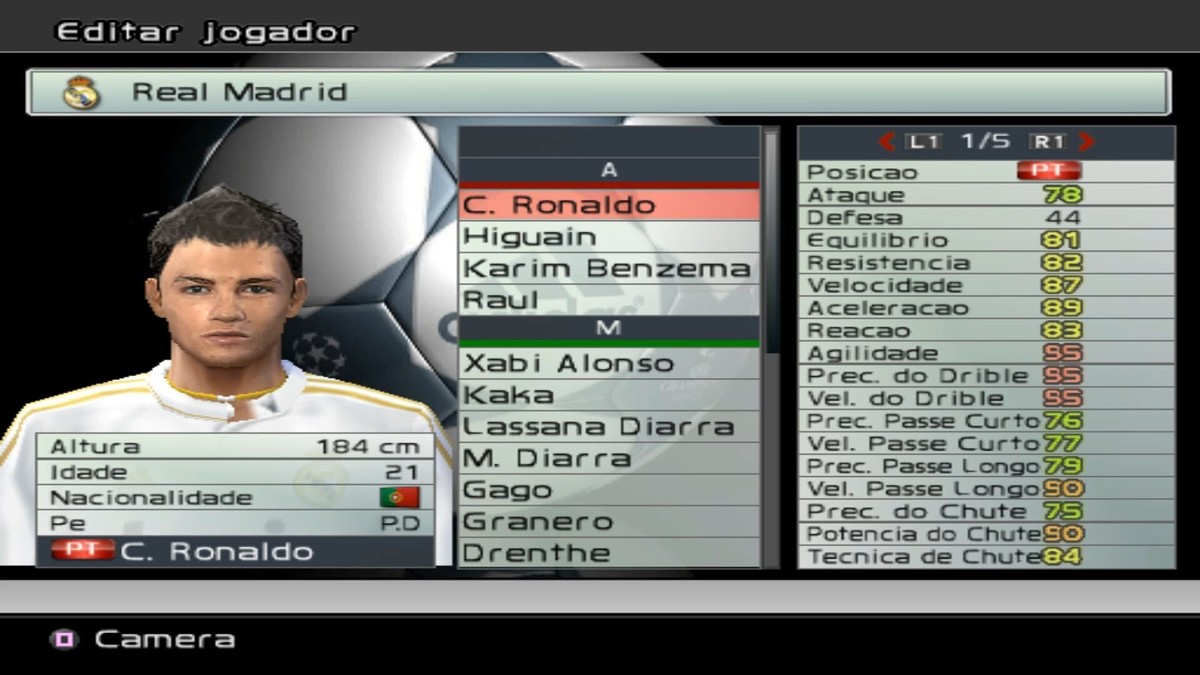Select Xabi Alonso from the midfielders
This screenshot has height=675, width=1200.
pos(608,363)
